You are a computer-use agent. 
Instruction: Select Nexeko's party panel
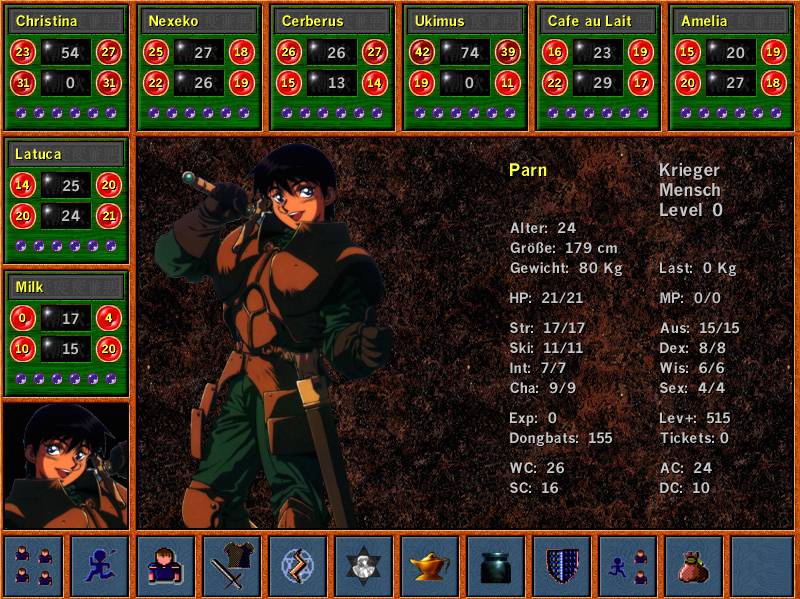pyautogui.click(x=199, y=21)
